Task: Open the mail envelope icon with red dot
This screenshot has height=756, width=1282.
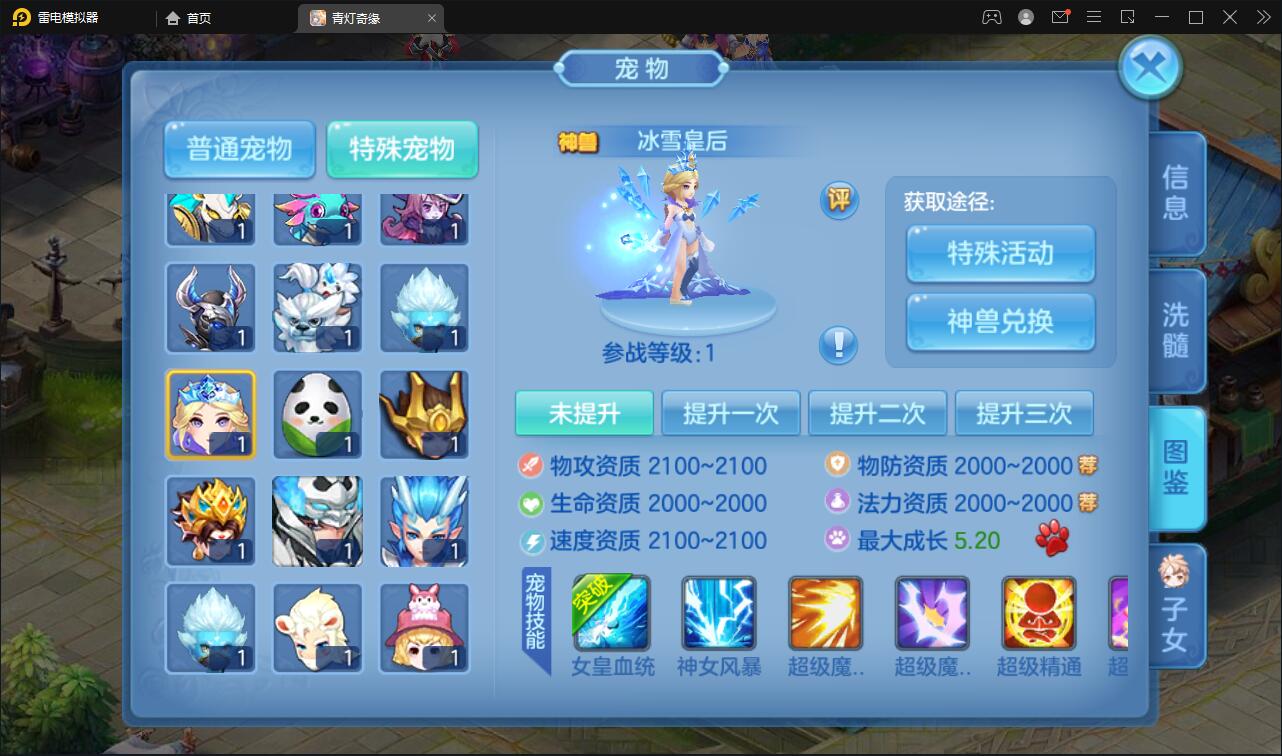Action: point(1060,17)
